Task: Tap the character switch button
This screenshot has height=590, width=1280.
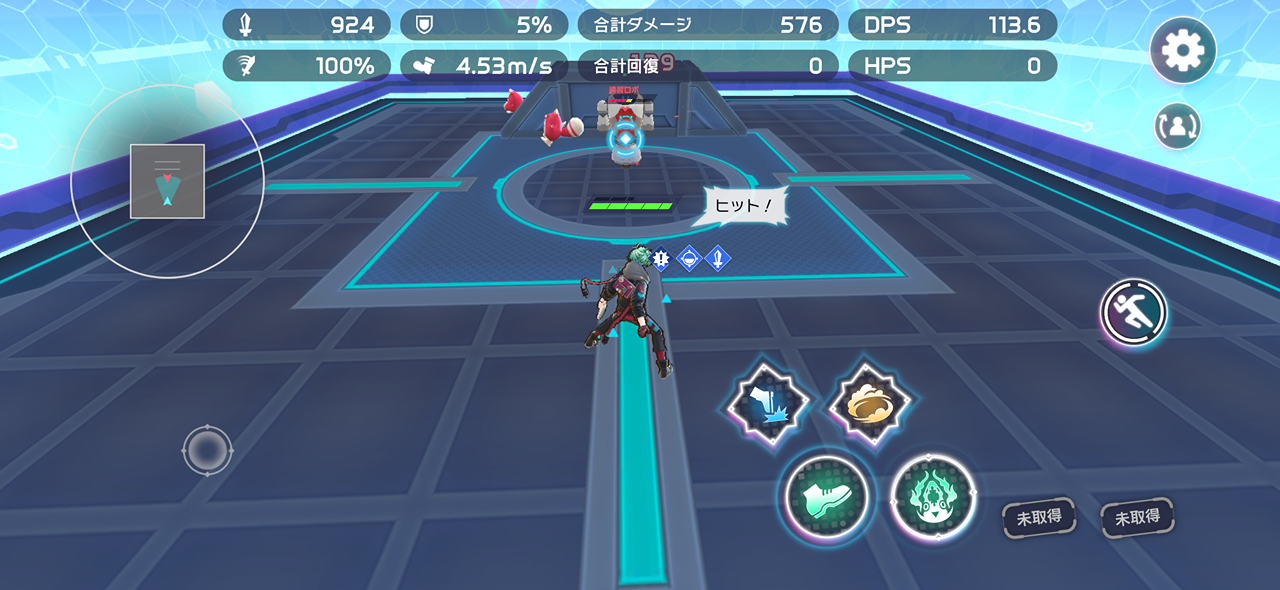Action: point(1177,126)
